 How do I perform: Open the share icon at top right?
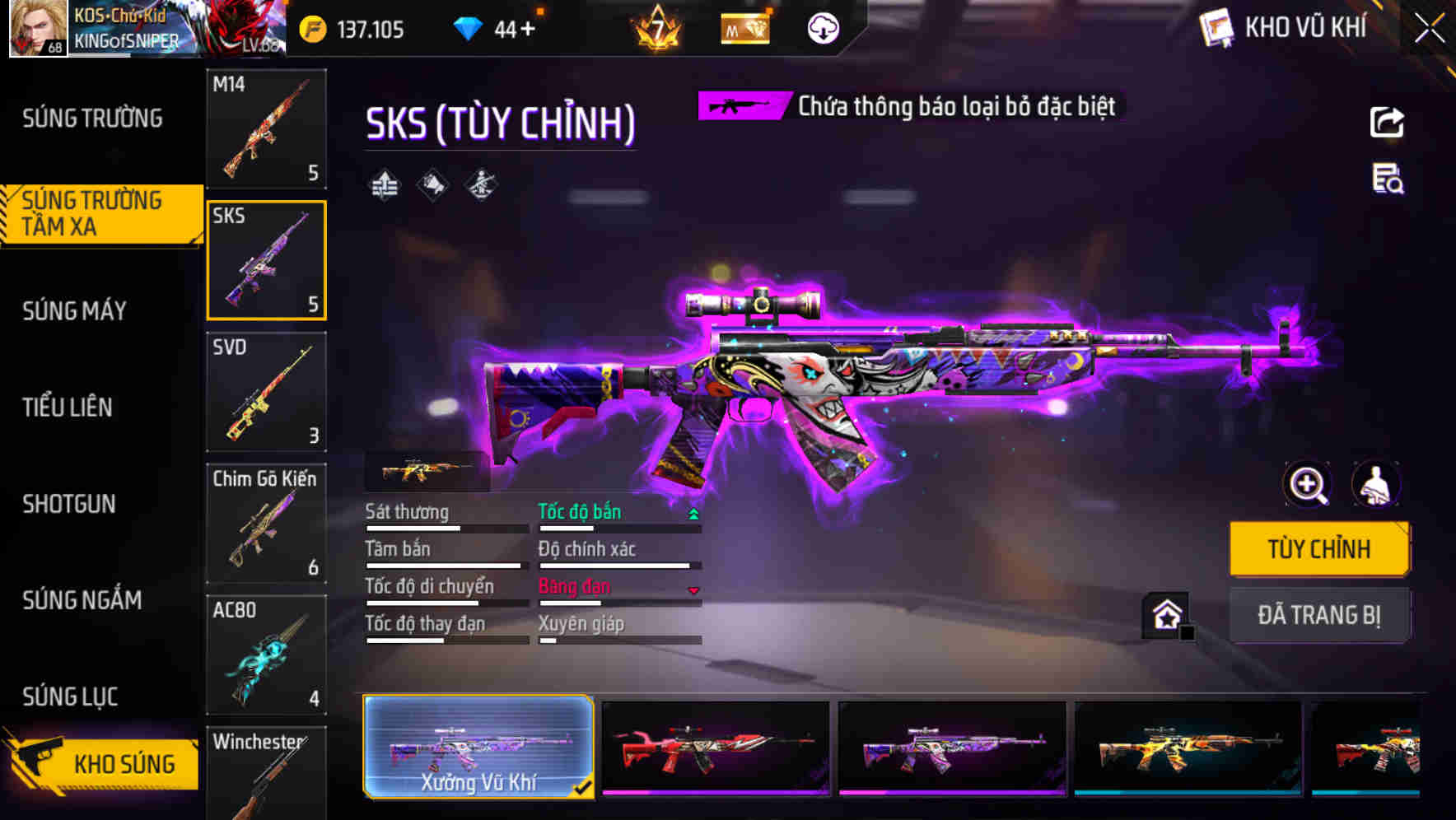1388,122
